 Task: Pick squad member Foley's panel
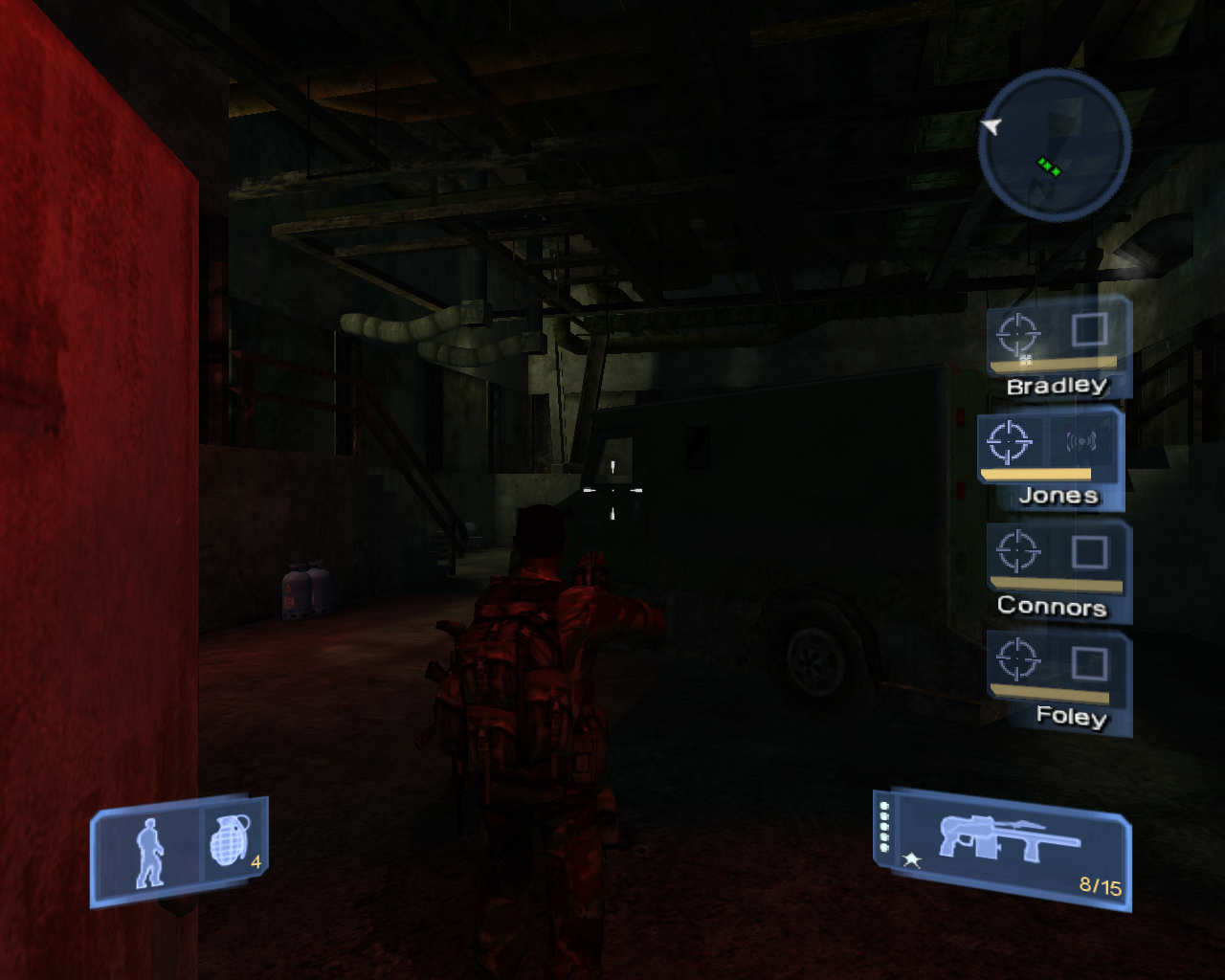click(x=1059, y=681)
